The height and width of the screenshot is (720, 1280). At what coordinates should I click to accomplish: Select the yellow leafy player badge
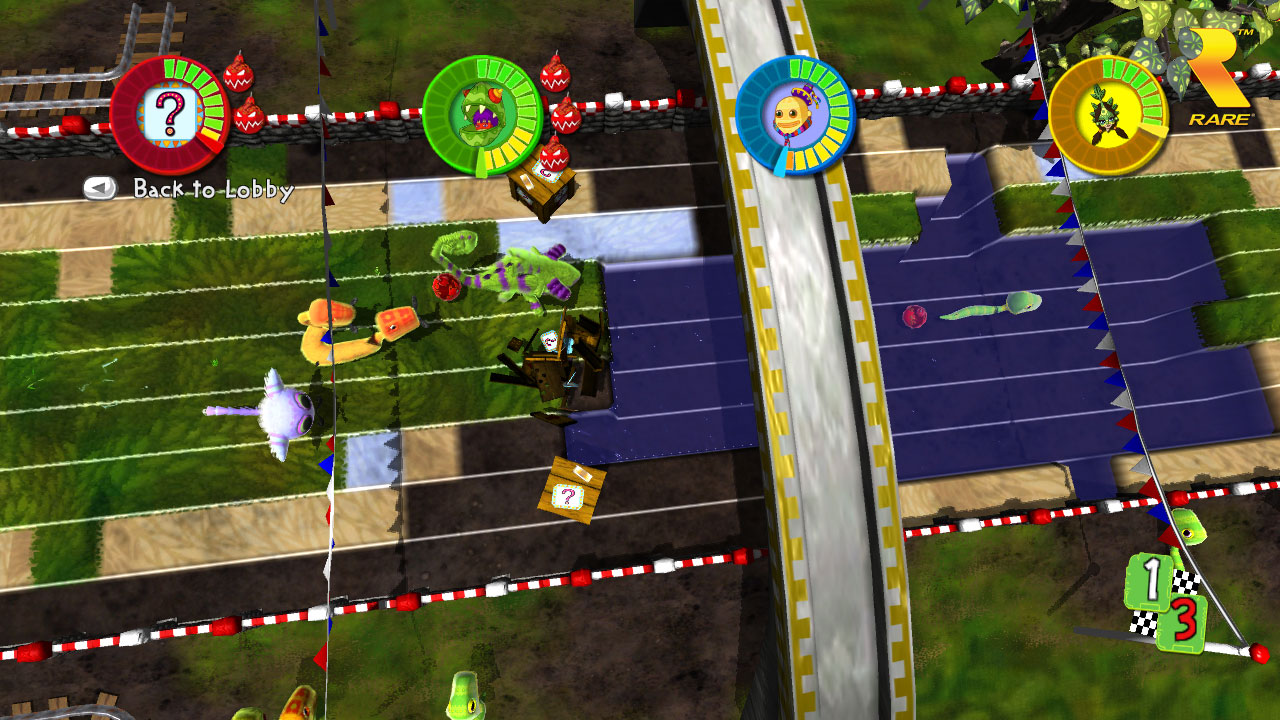click(1107, 115)
